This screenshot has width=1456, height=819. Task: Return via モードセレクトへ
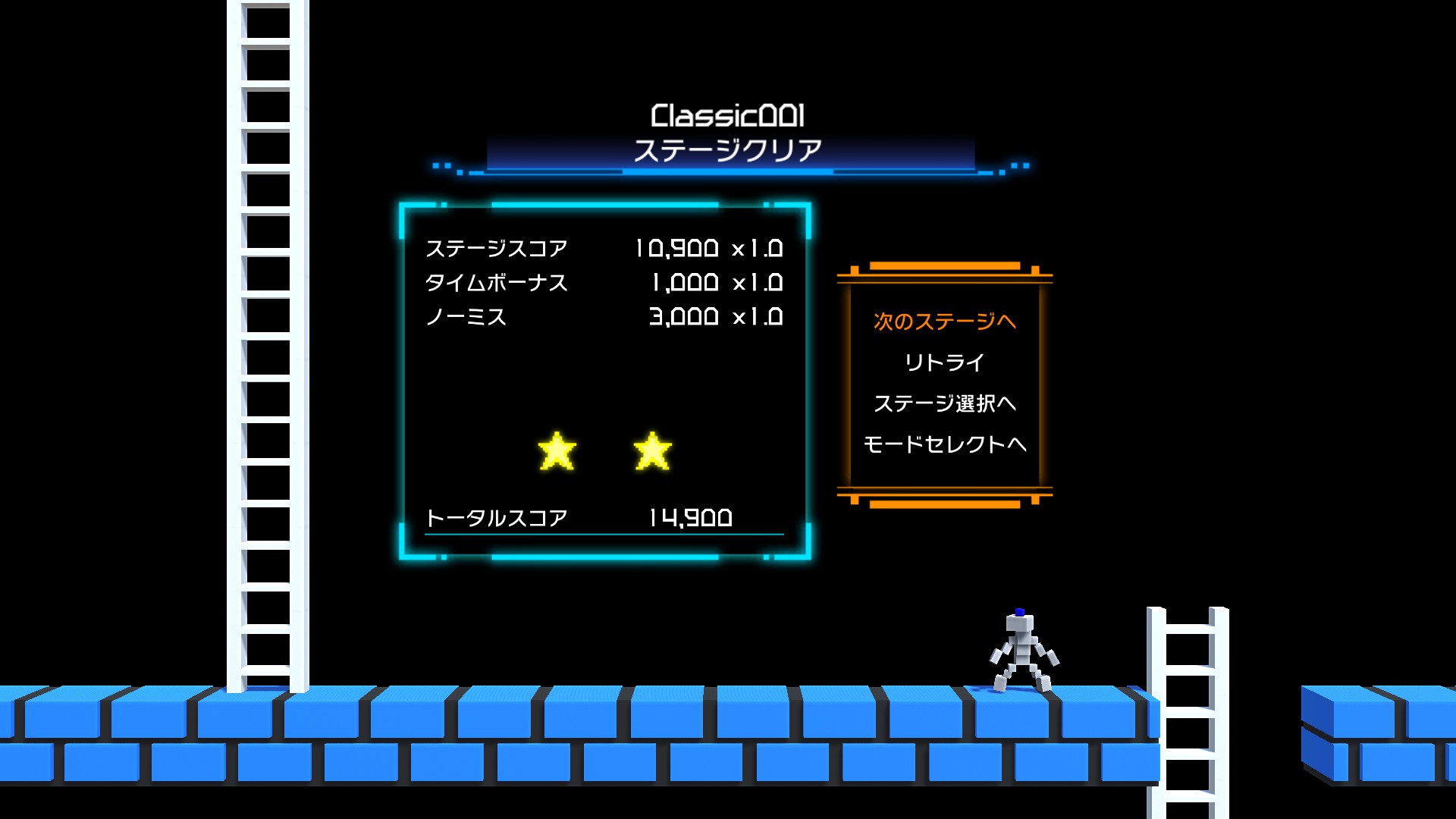(x=944, y=444)
